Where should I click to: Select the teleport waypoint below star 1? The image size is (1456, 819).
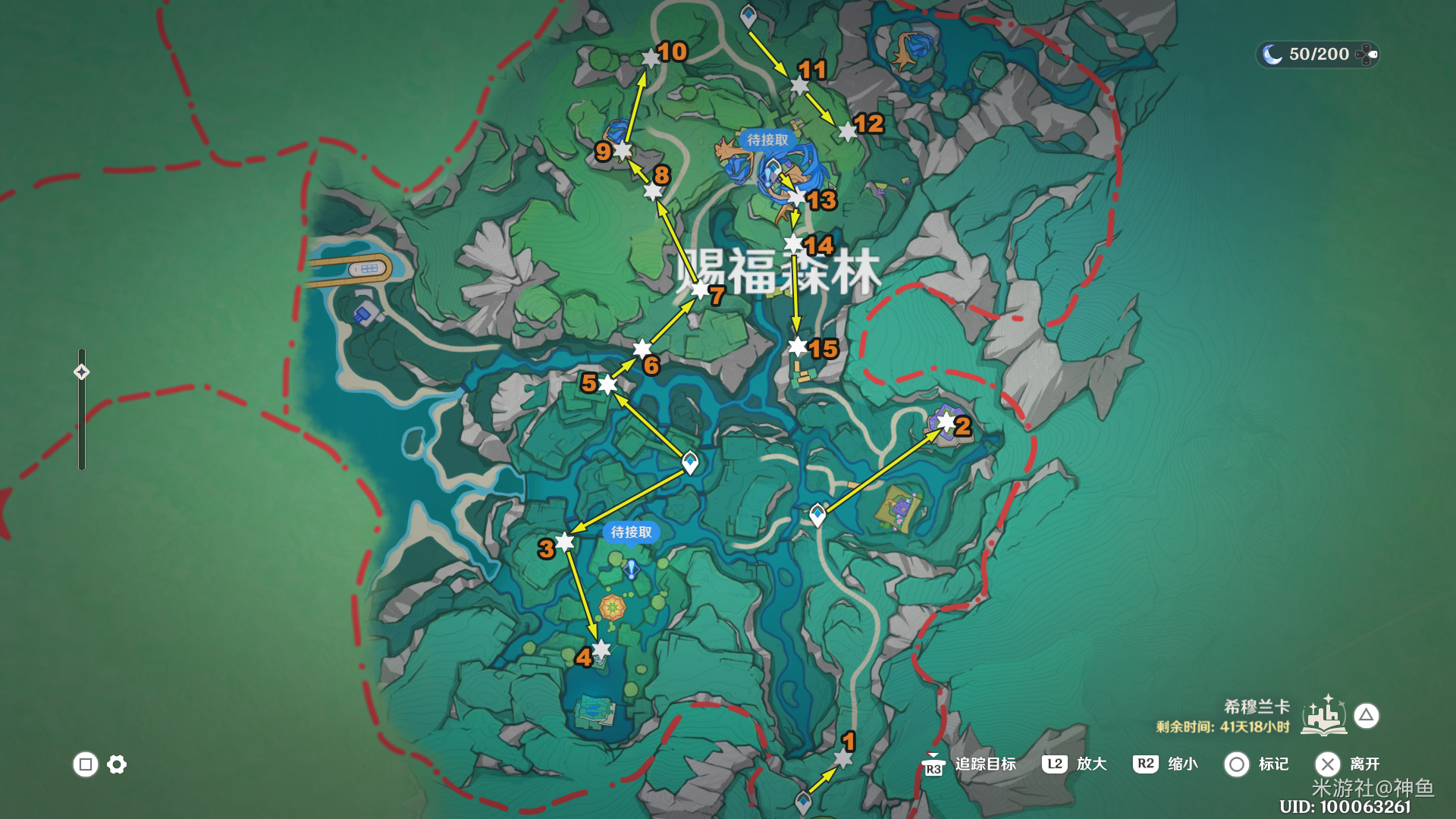coord(803,802)
